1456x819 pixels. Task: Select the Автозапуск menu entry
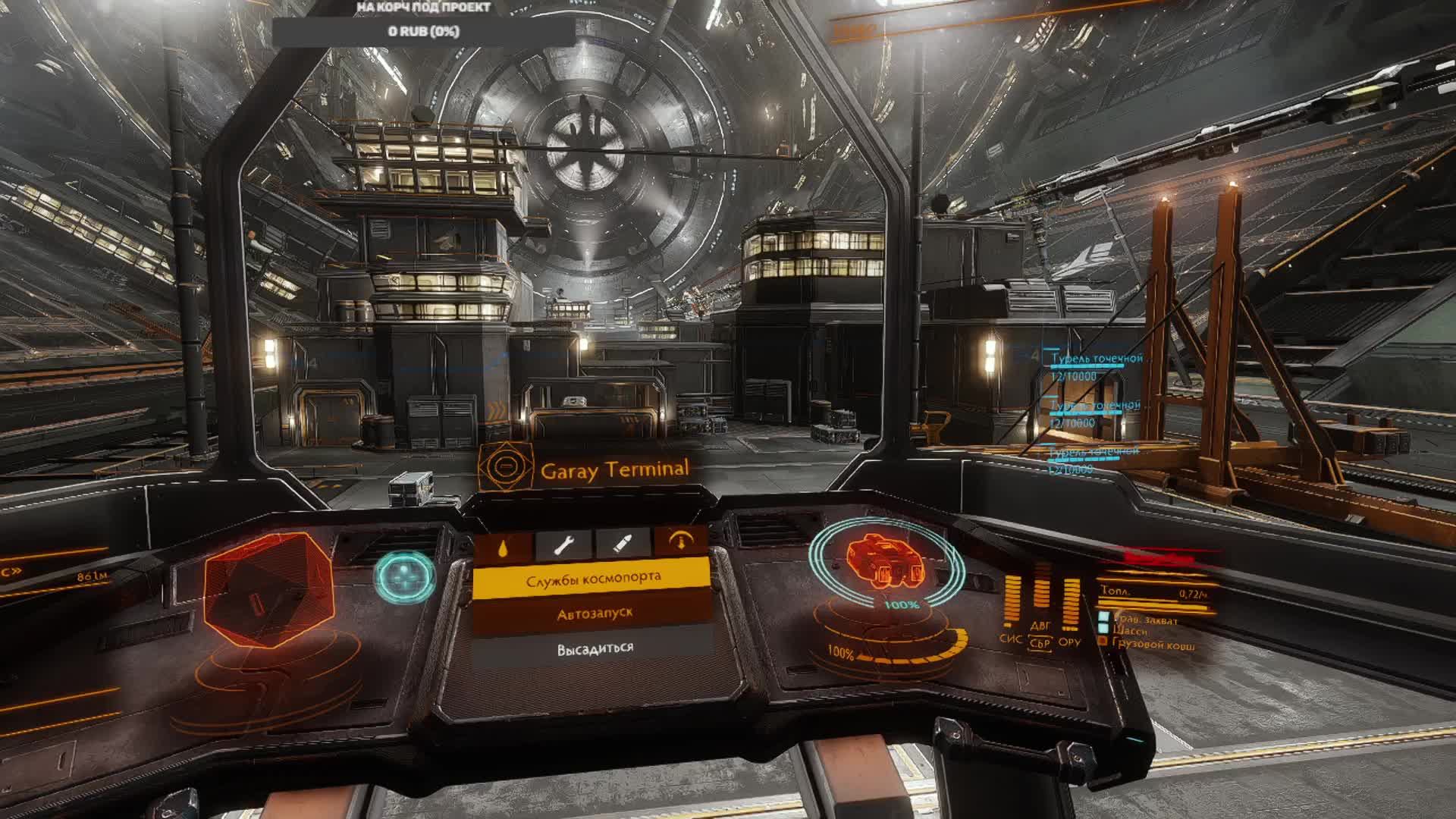click(594, 614)
